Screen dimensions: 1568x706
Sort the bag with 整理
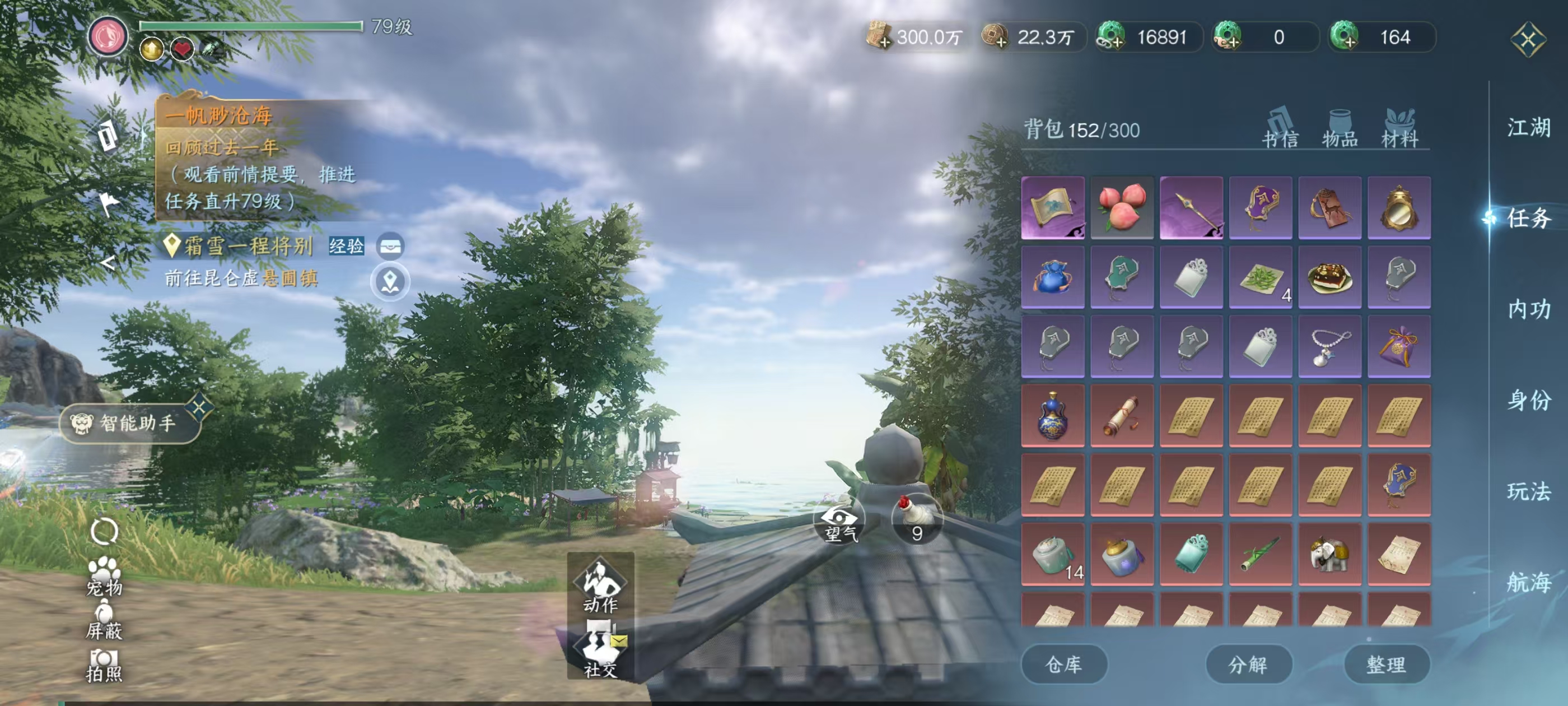point(1386,664)
